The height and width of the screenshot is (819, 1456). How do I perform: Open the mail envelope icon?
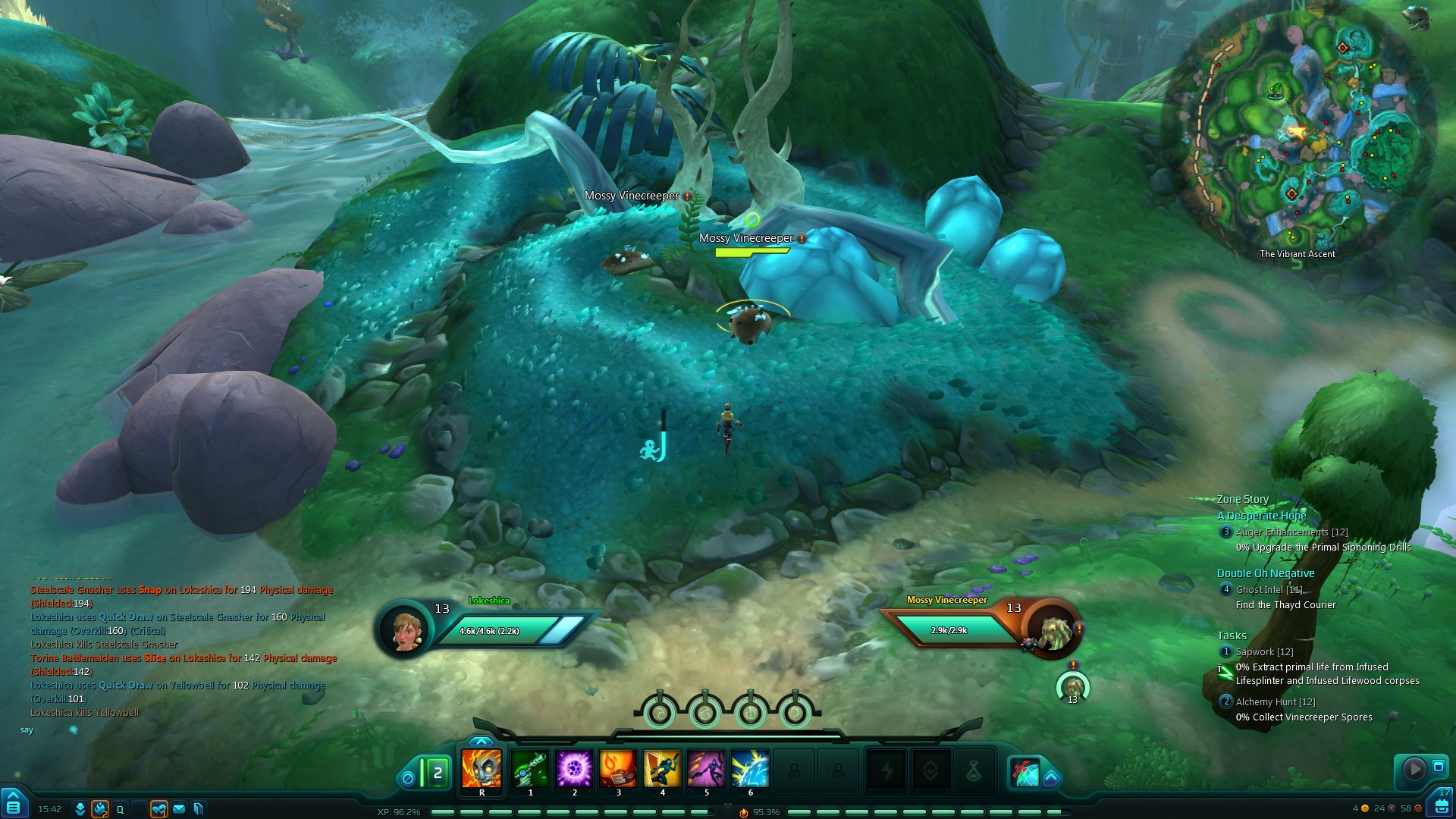(179, 809)
